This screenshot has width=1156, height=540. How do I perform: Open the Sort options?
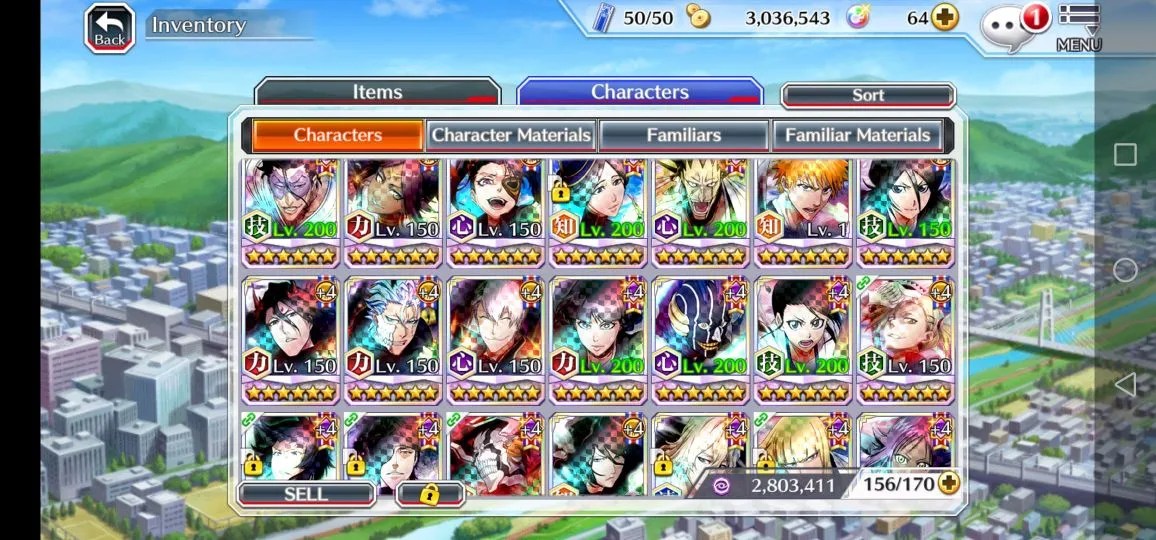click(867, 95)
